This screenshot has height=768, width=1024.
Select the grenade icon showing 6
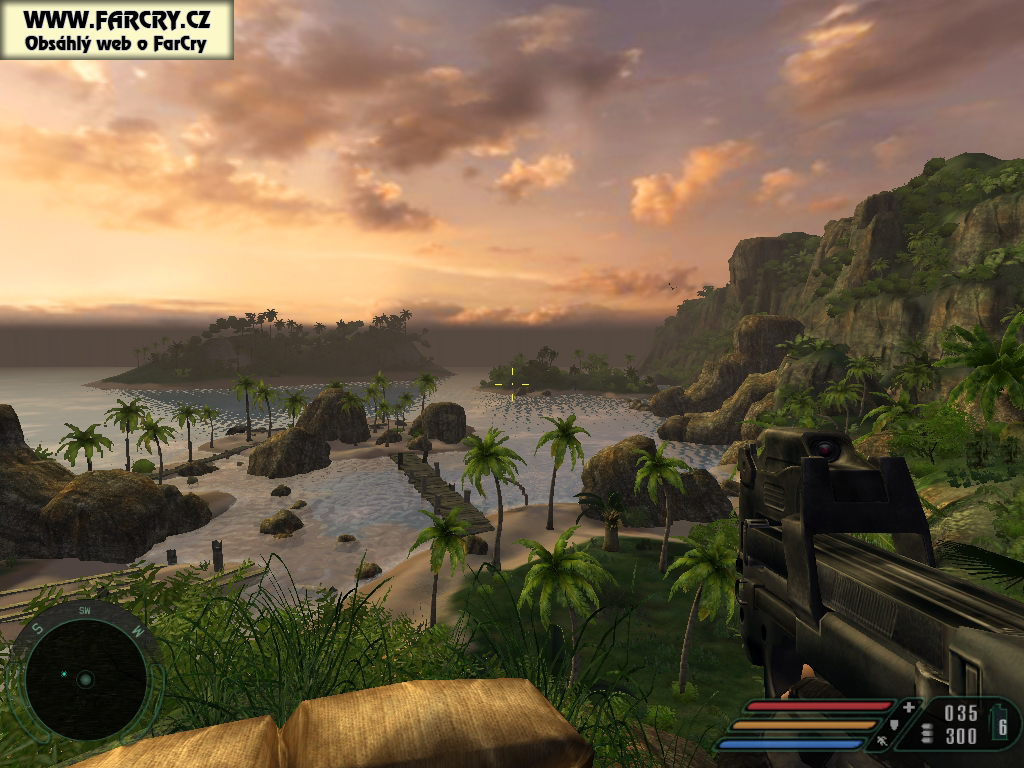(x=1002, y=724)
